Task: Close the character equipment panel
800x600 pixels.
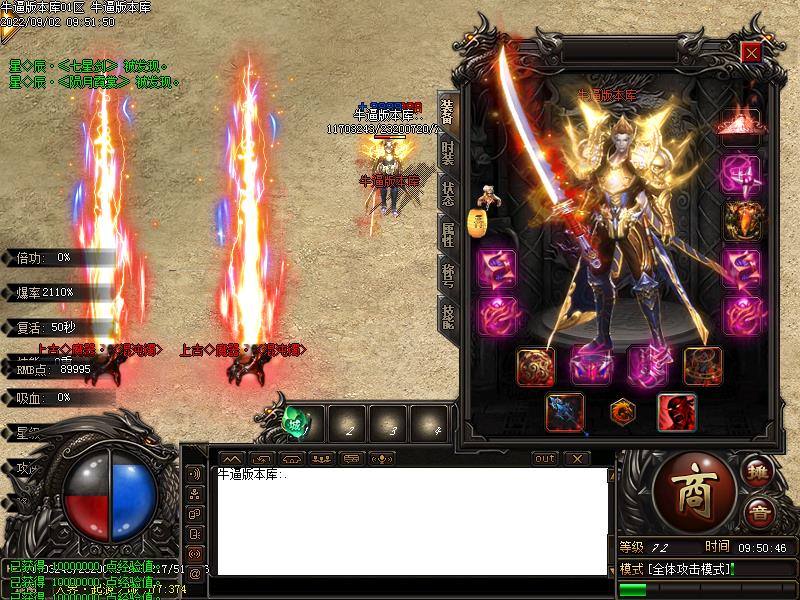Action: pyautogui.click(x=751, y=52)
